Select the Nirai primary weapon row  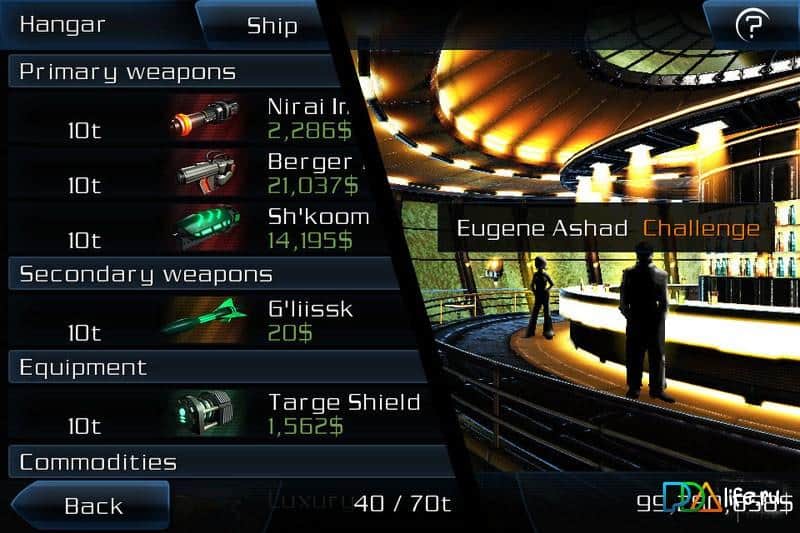tap(200, 119)
